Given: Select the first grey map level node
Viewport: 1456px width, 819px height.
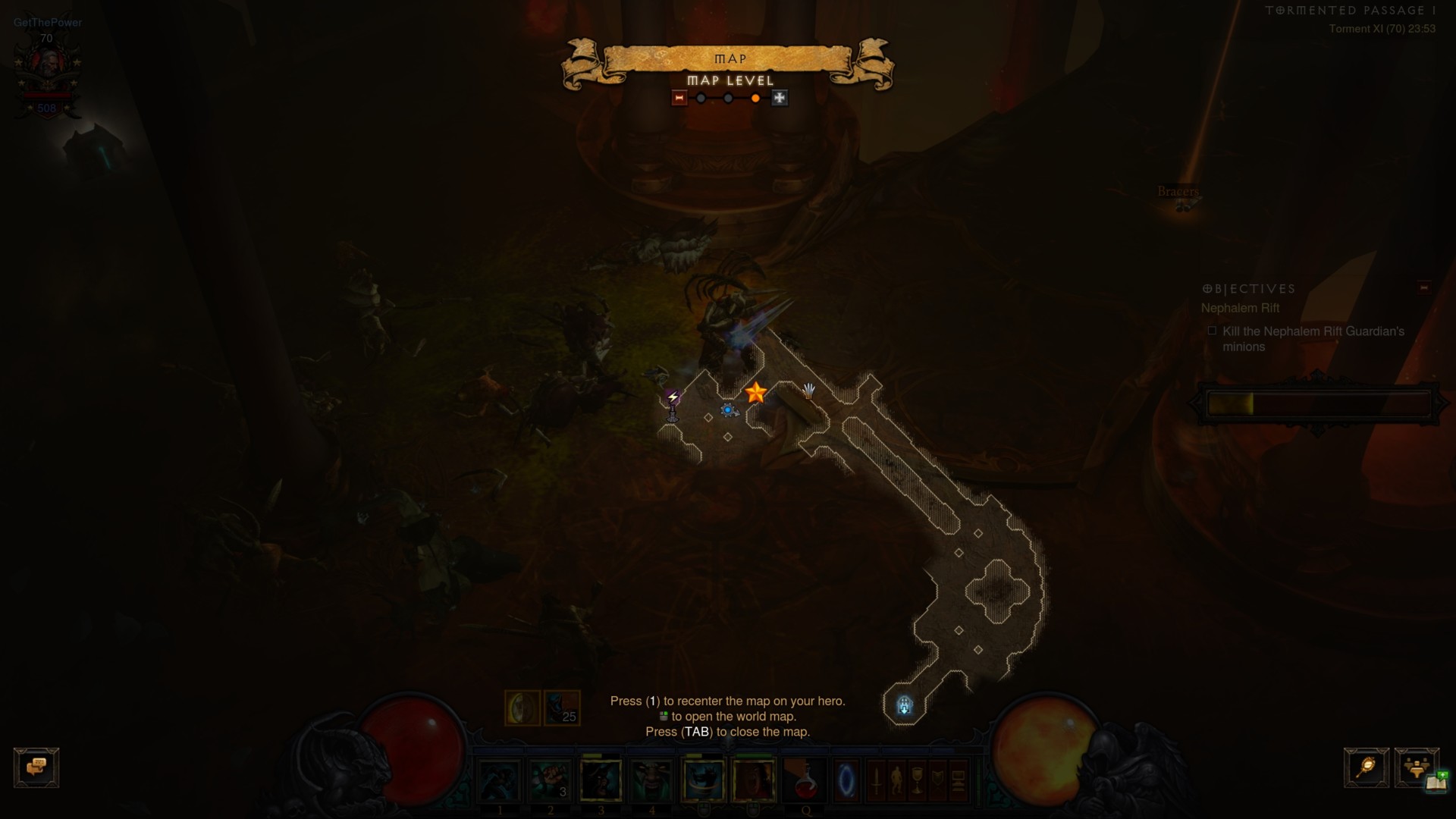Looking at the screenshot, I should click(x=700, y=98).
